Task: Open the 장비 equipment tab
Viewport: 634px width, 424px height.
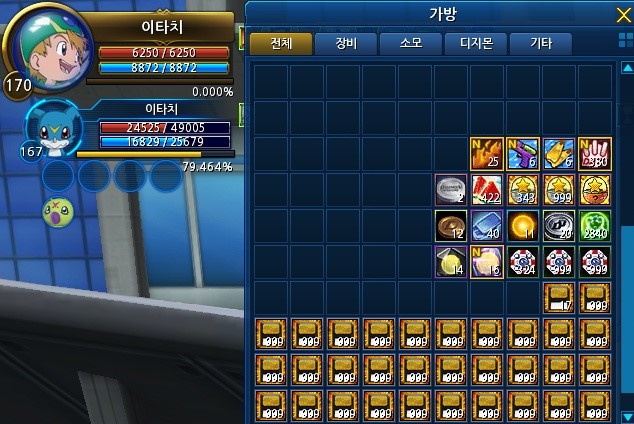Action: 345,43
